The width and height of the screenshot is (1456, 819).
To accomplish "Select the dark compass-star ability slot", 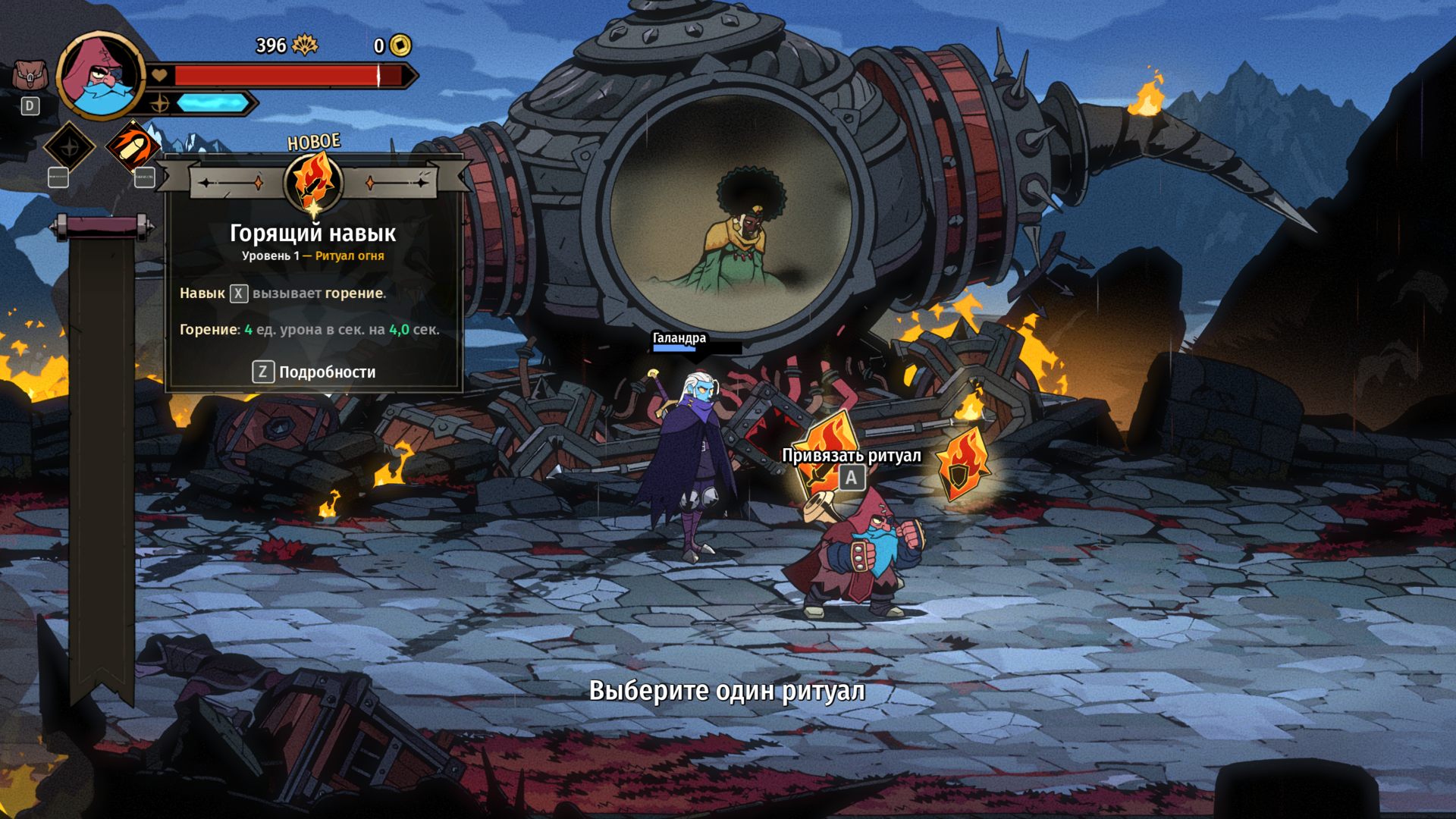I will [69, 146].
